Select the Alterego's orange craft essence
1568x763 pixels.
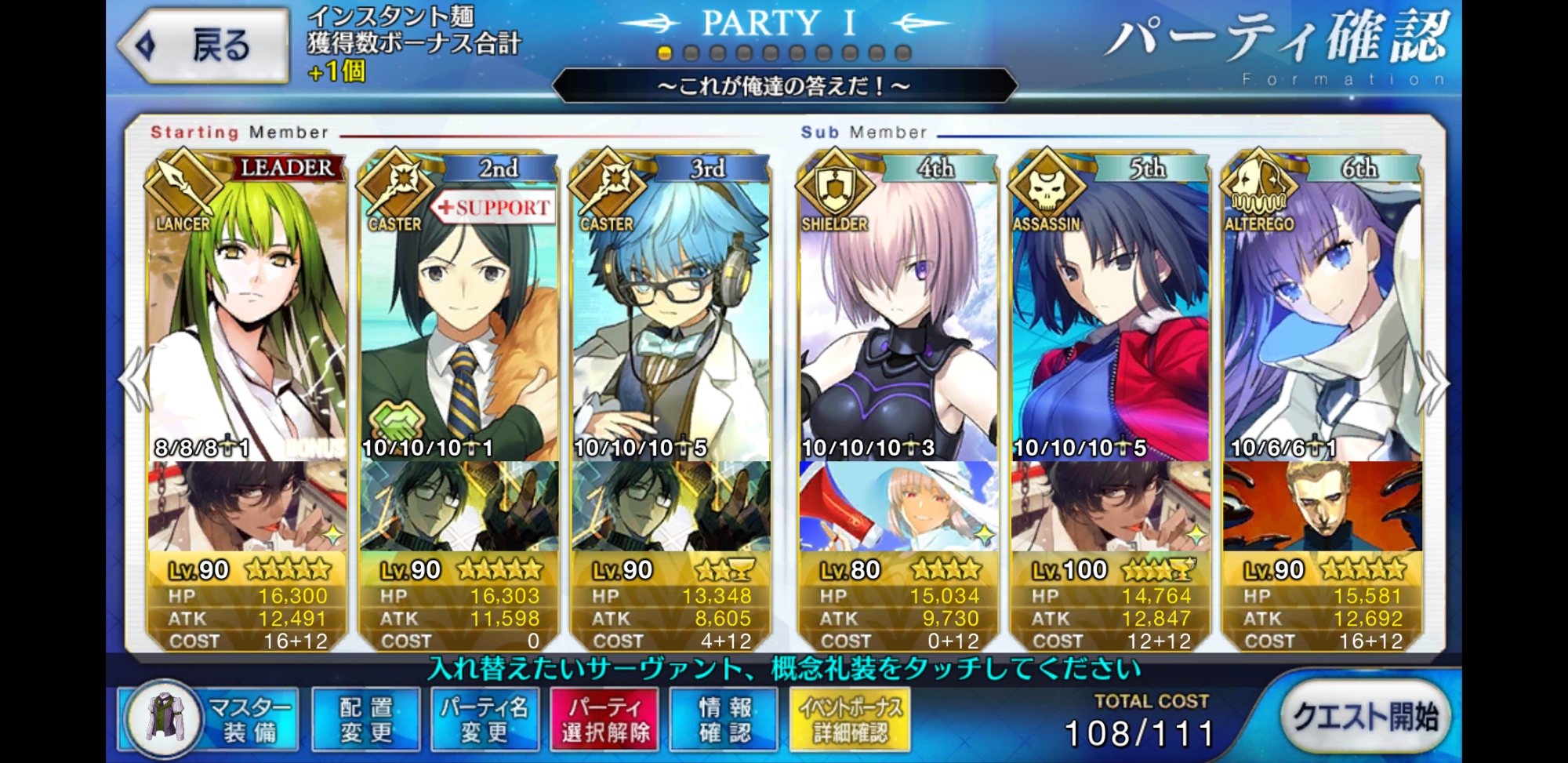point(1323,506)
